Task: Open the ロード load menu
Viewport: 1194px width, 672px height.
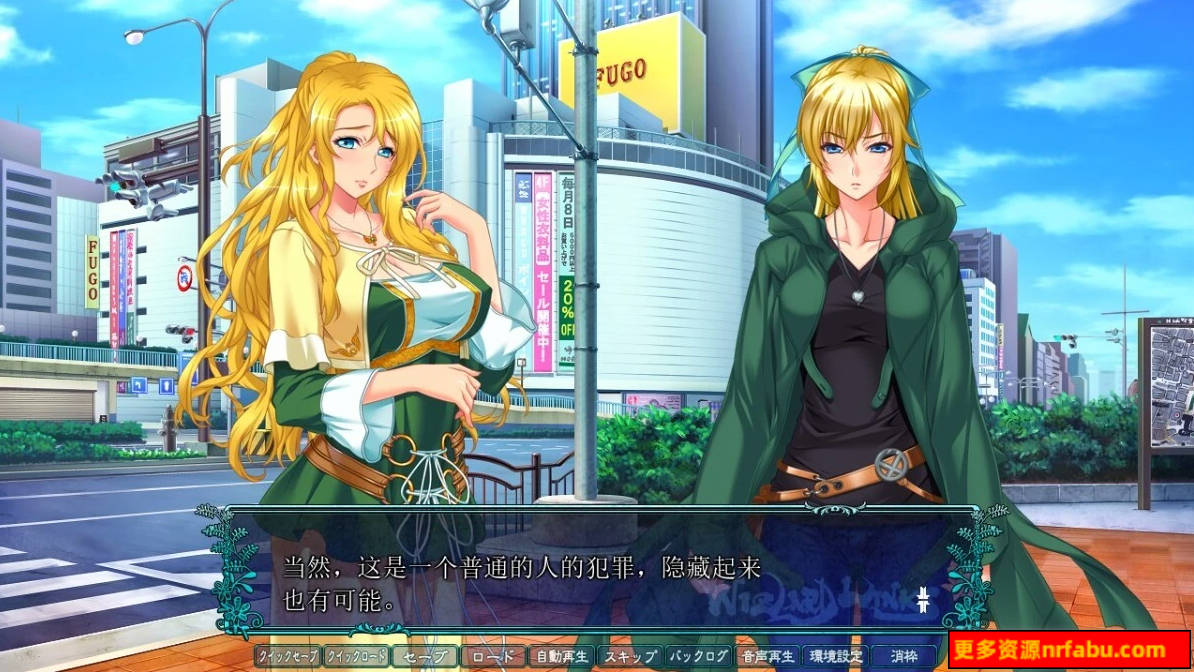Action: point(492,657)
